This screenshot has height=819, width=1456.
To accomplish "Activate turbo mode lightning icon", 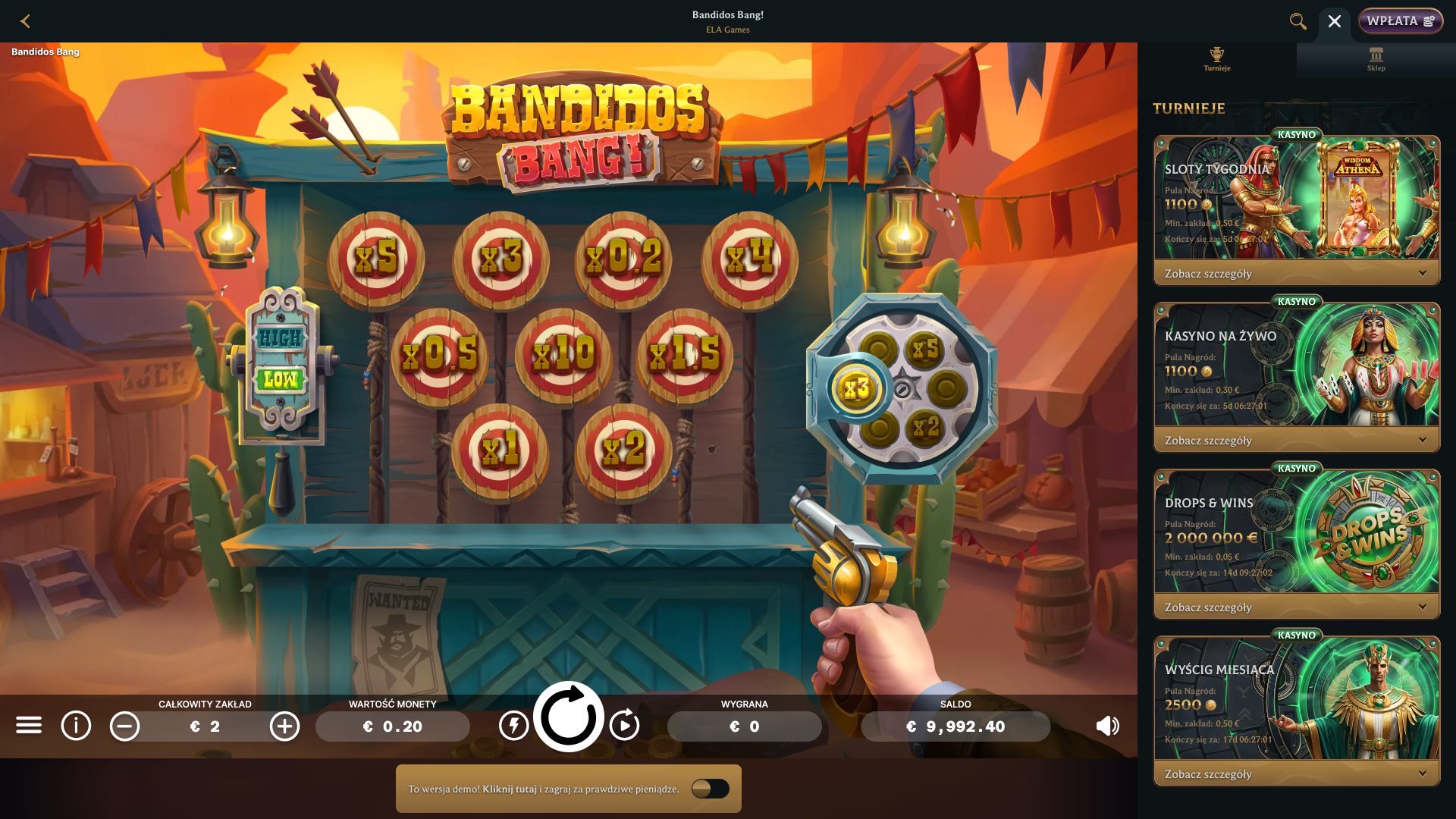I will (515, 726).
